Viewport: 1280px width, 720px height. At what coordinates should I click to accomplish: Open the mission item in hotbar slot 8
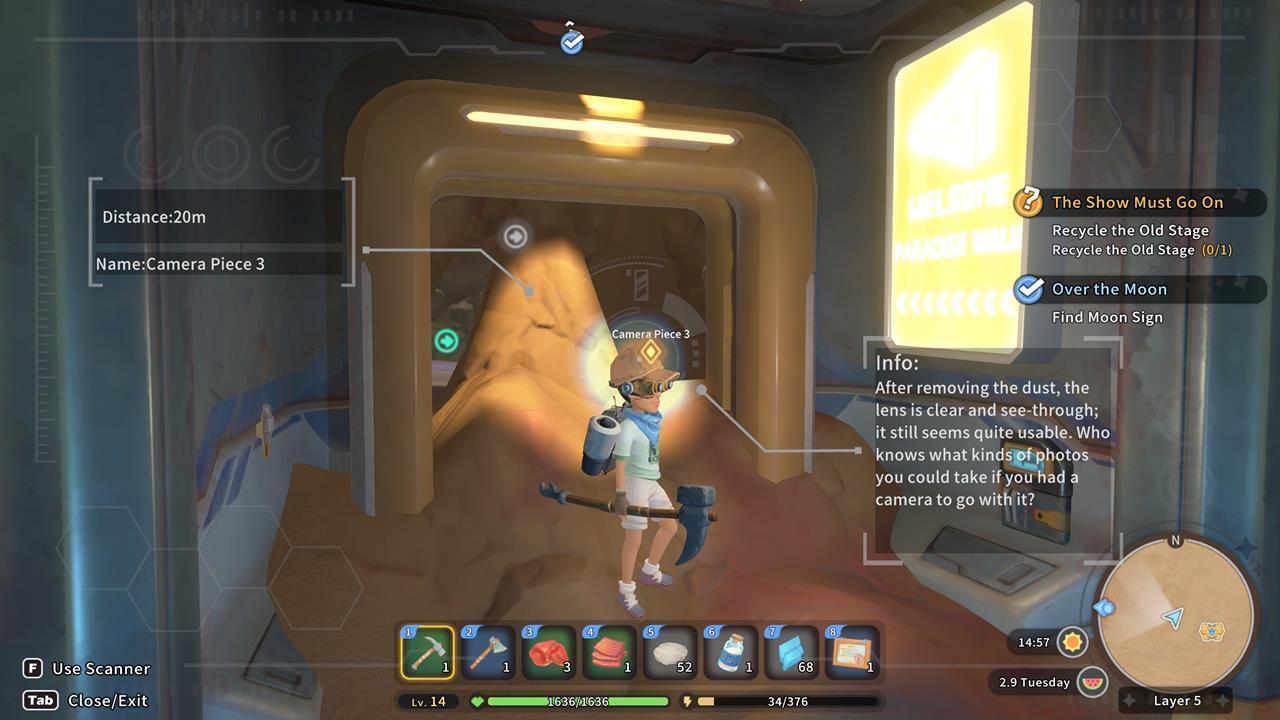853,652
